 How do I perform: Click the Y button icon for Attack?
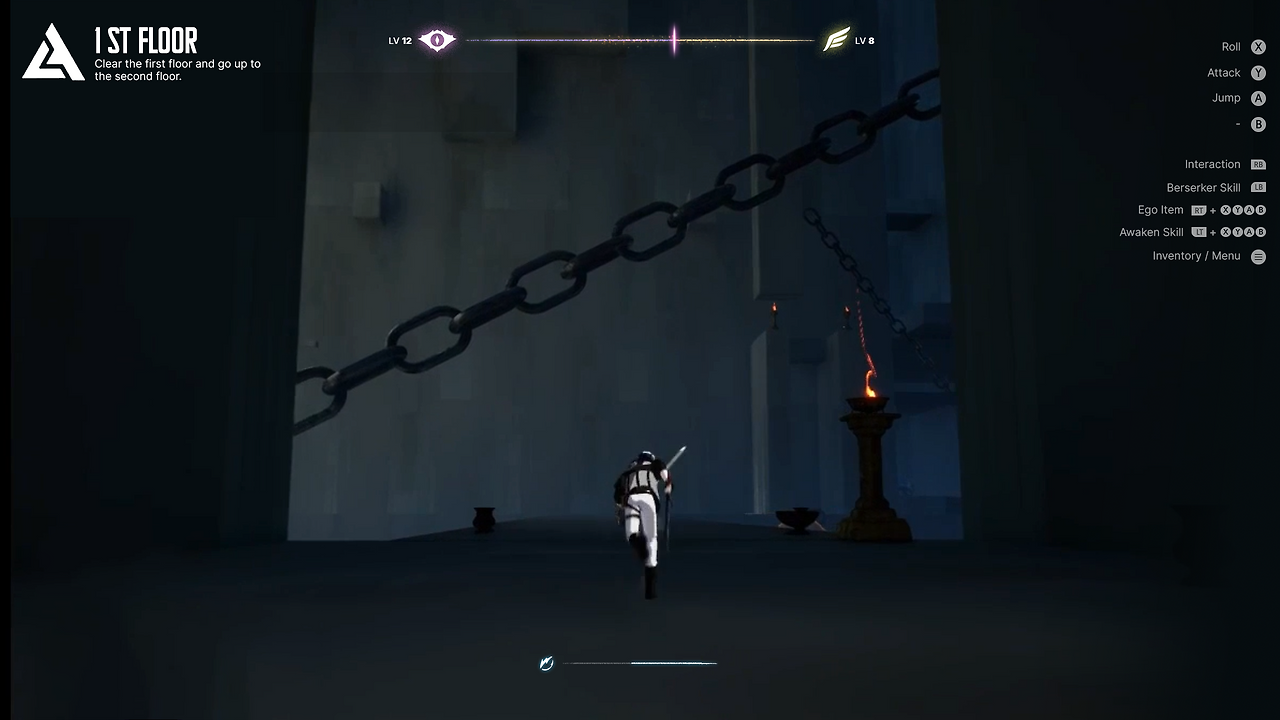[x=1258, y=72]
